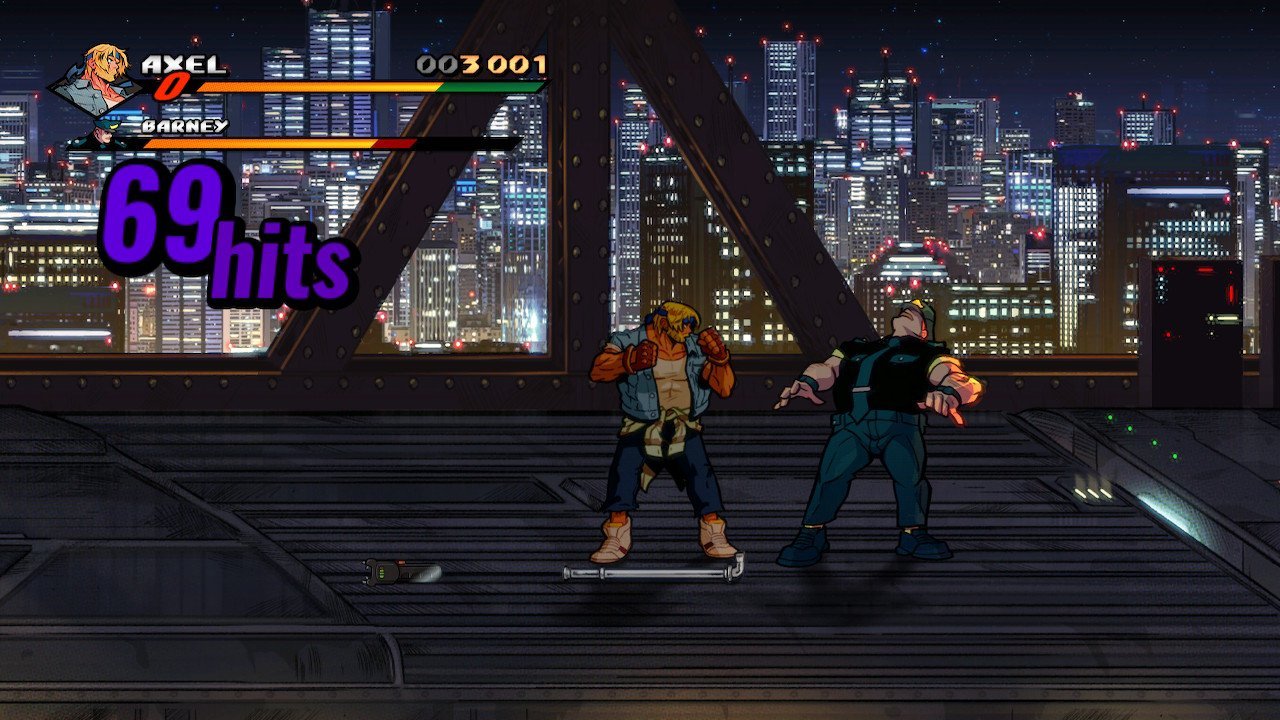This screenshot has height=720, width=1280.
Task: Click Axel's character portrait
Action: 98,80
